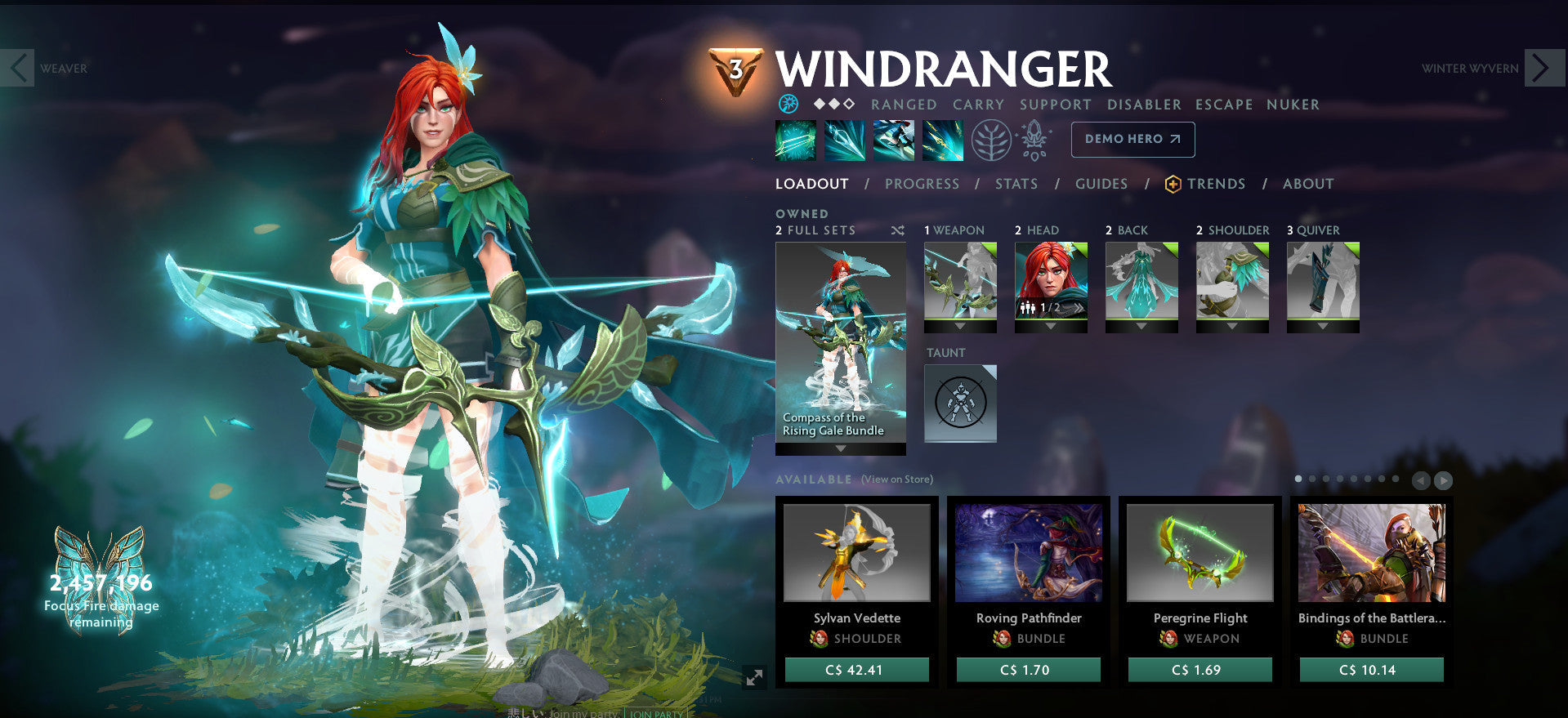This screenshot has height=718, width=1568.
Task: View the Aghanim's Scepter upgrades icon
Action: (x=1034, y=139)
